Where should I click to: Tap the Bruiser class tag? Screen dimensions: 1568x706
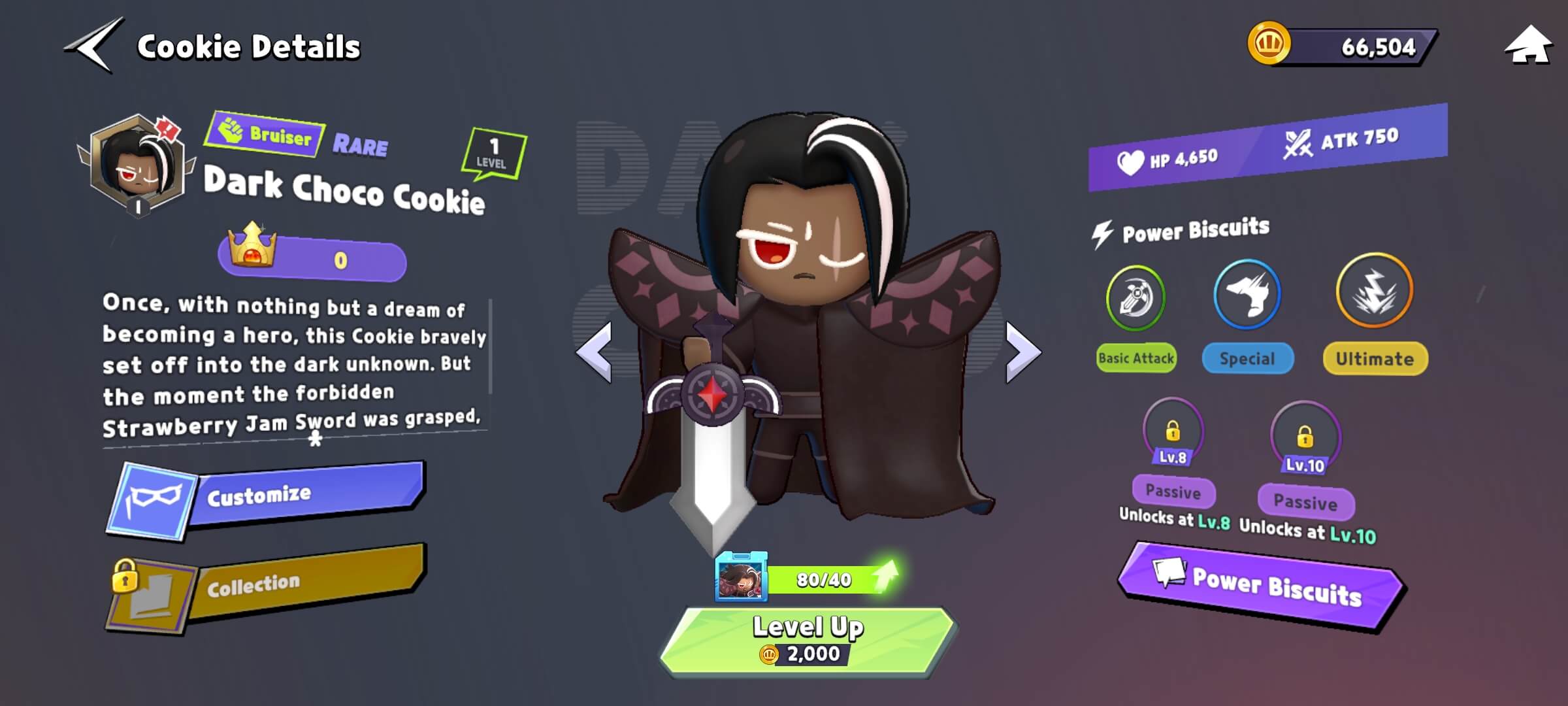(x=266, y=135)
